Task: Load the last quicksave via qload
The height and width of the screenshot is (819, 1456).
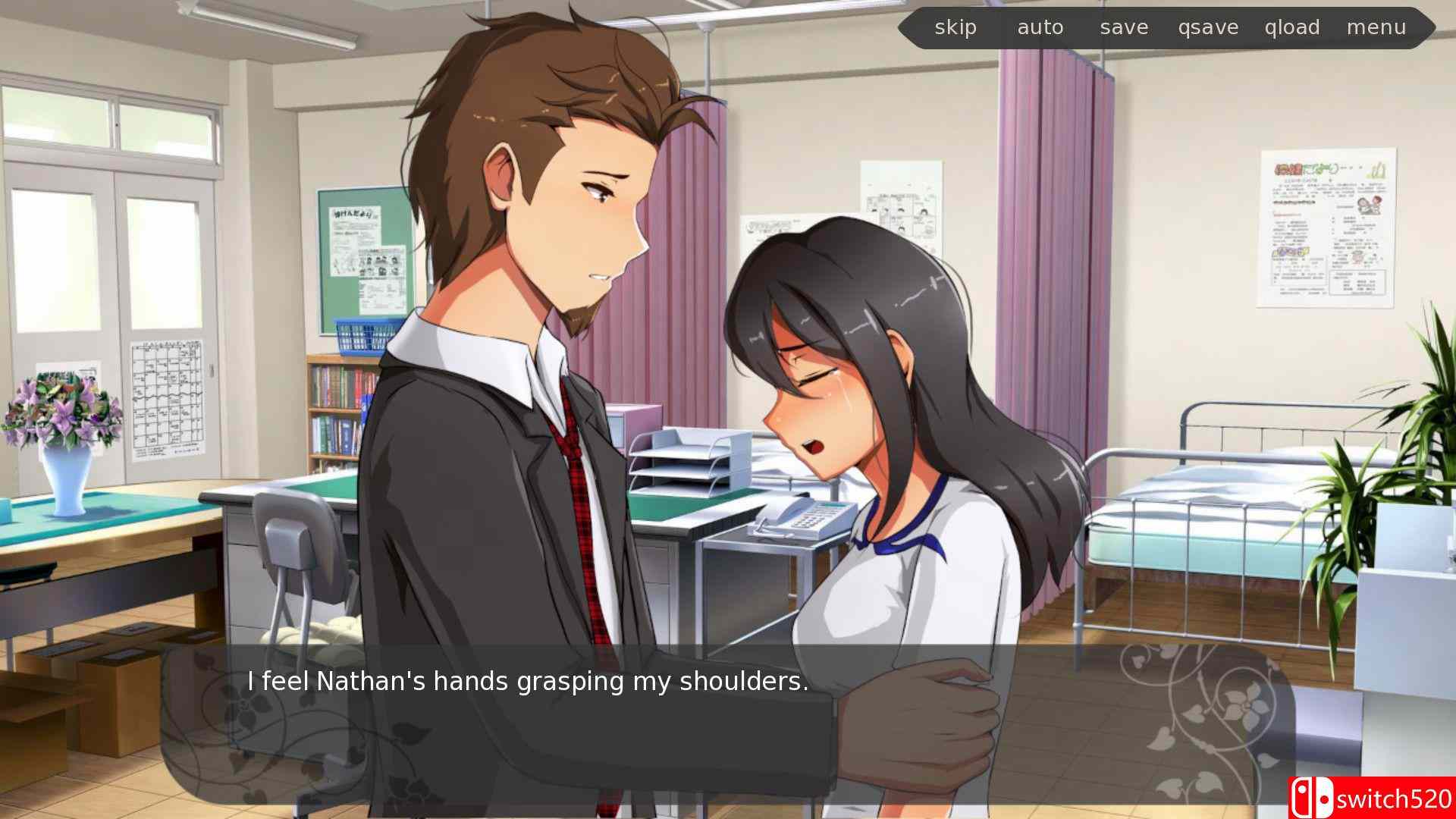Action: click(x=1292, y=27)
